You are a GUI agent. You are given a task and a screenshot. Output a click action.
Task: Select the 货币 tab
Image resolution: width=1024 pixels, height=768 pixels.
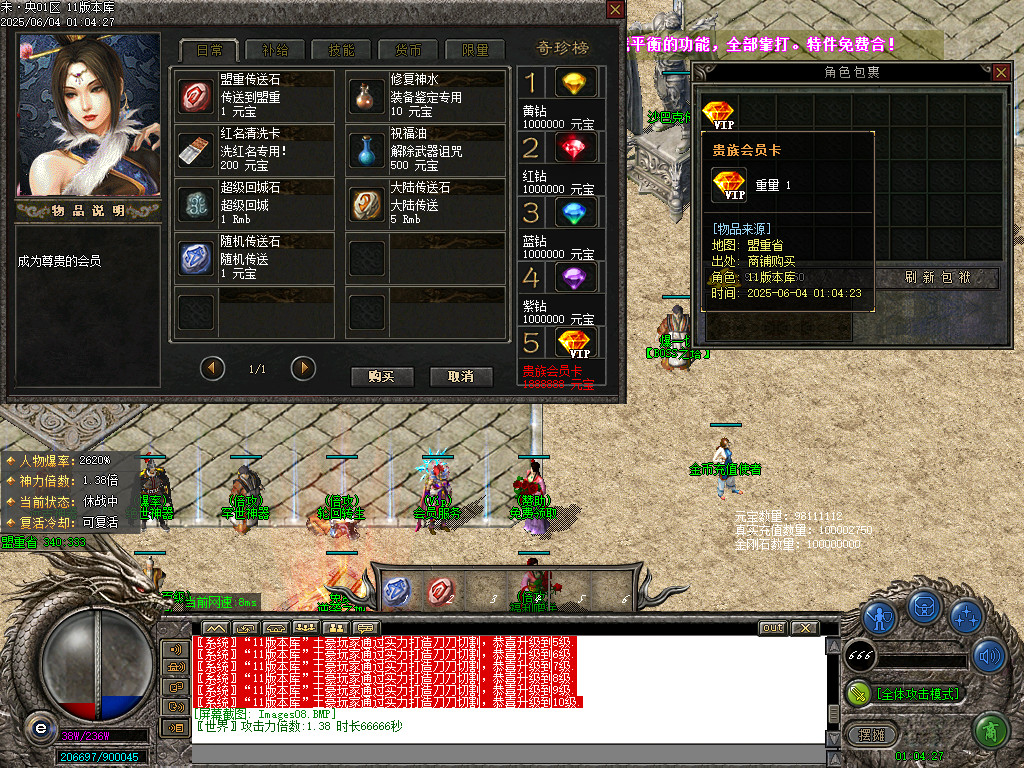408,50
